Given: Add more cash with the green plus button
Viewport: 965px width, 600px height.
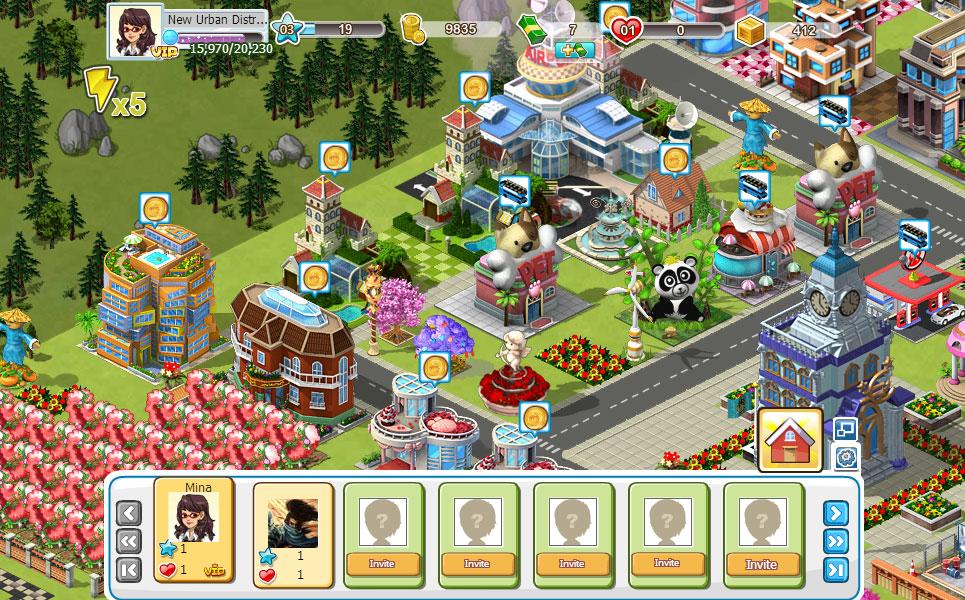Looking at the screenshot, I should tap(574, 49).
